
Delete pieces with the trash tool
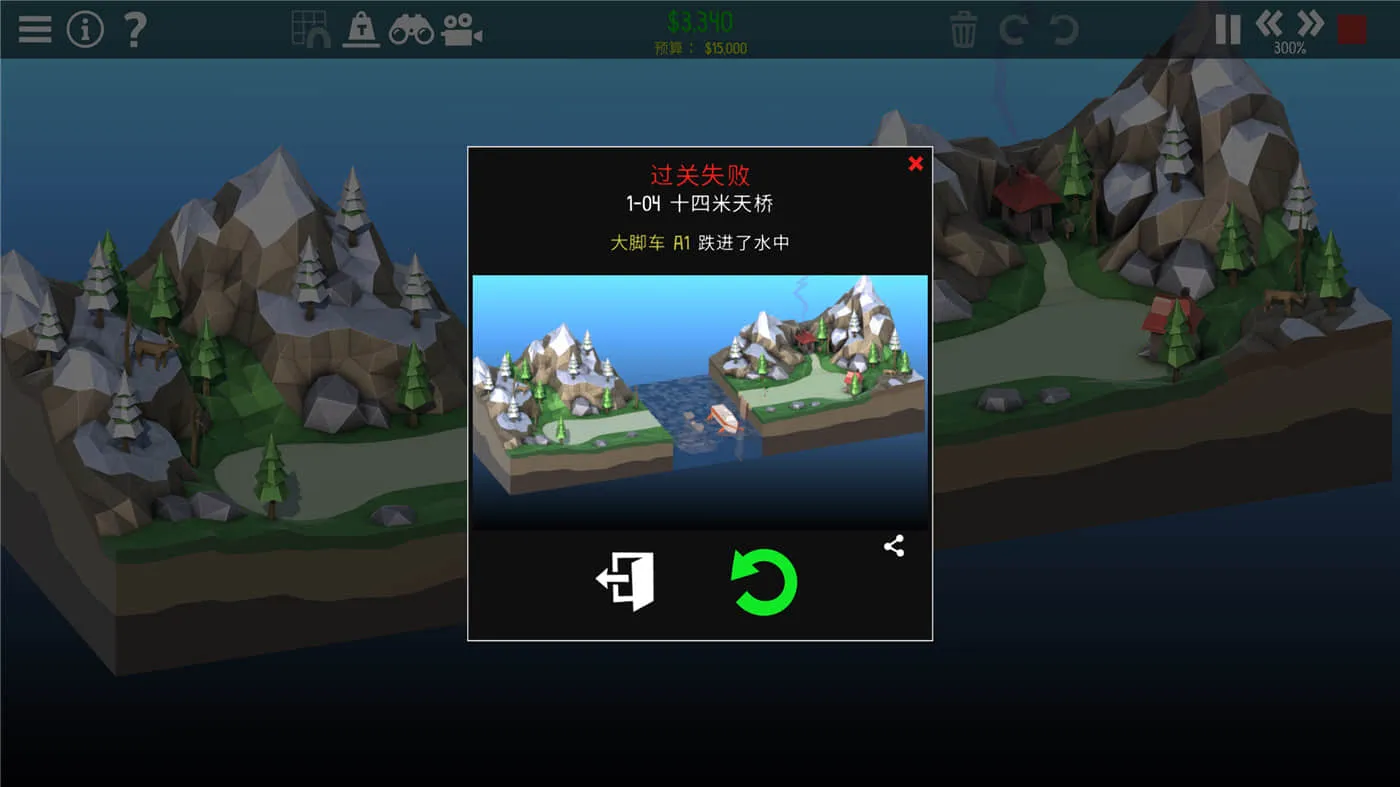point(962,30)
